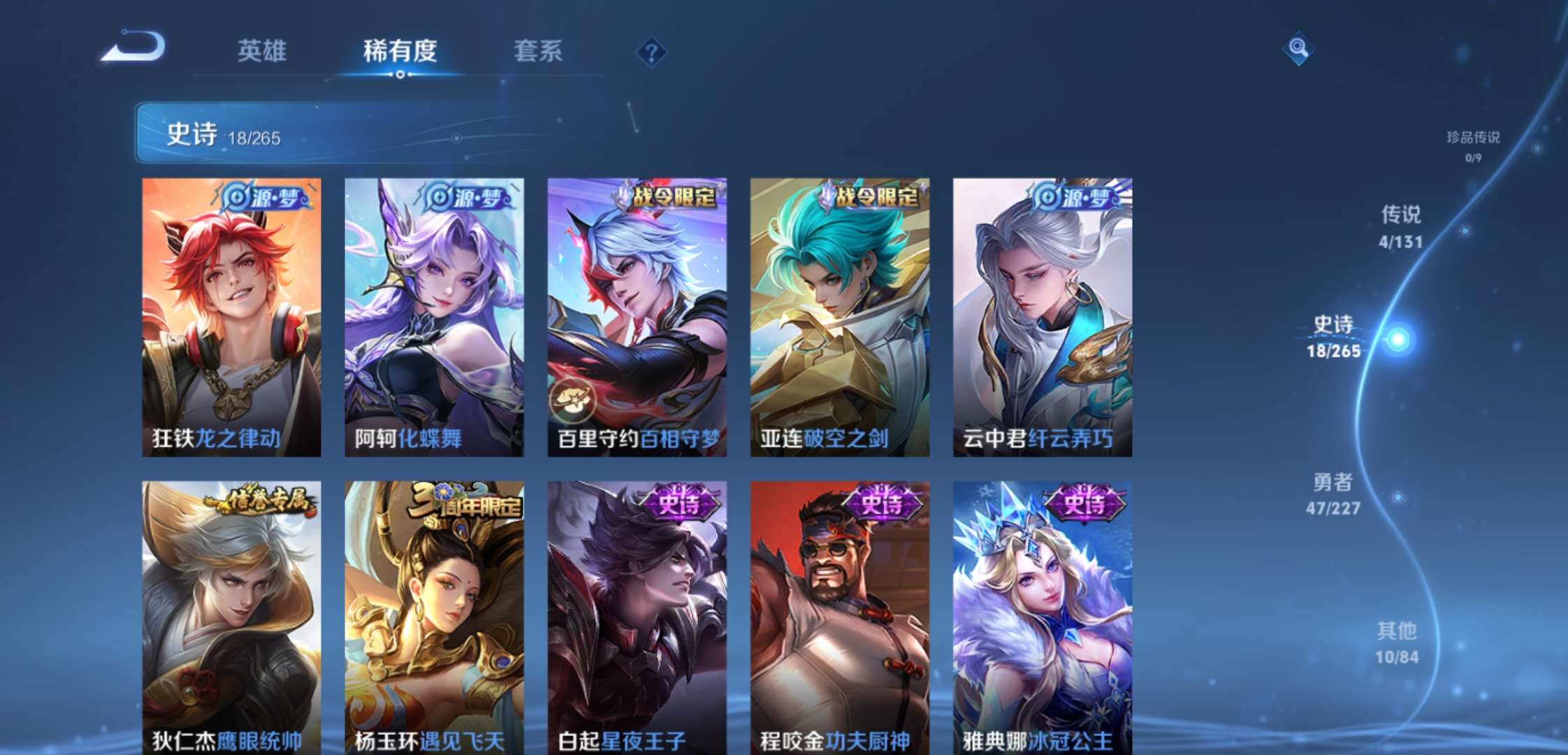Open the search magnifier icon

click(1298, 50)
